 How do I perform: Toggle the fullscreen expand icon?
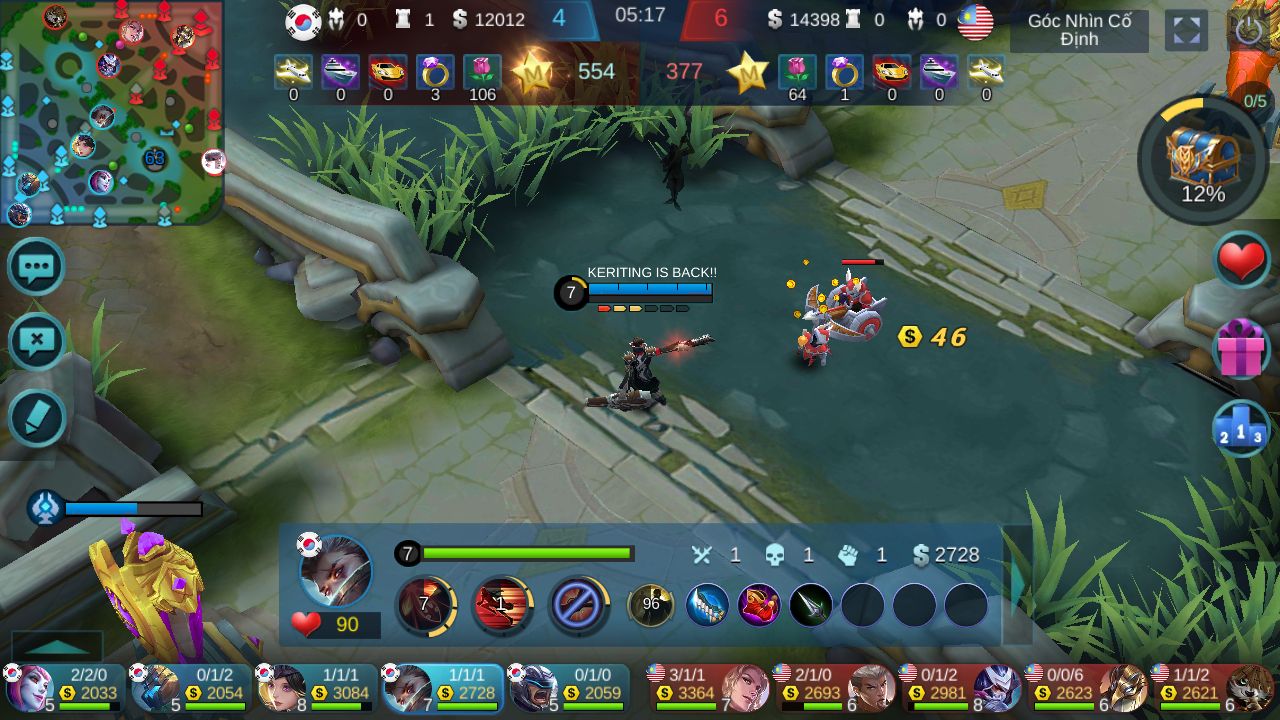pyautogui.click(x=1186, y=31)
